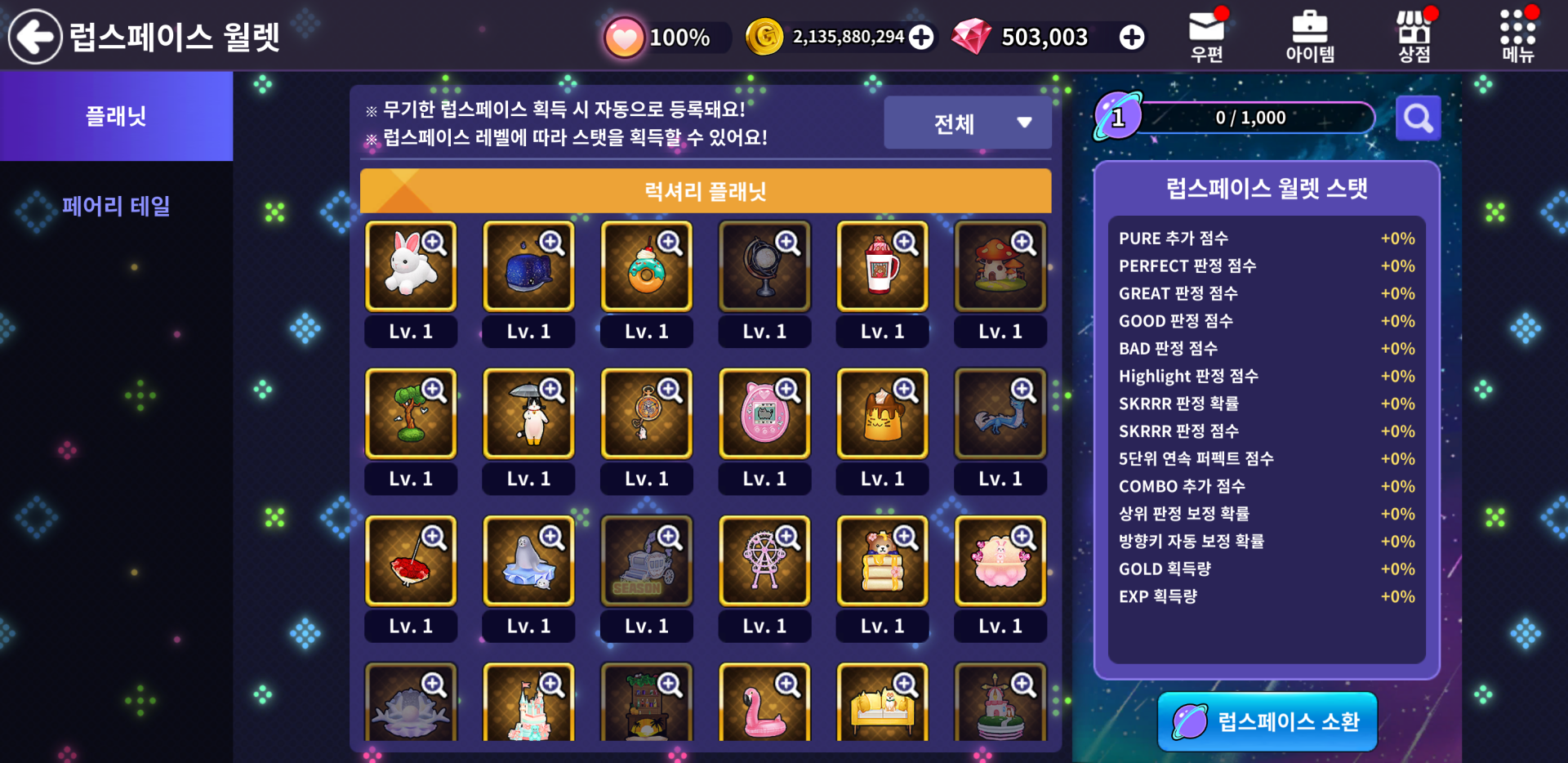Select the ferris wheel planet slot
Screen dimensions: 1568x763
tap(764, 560)
